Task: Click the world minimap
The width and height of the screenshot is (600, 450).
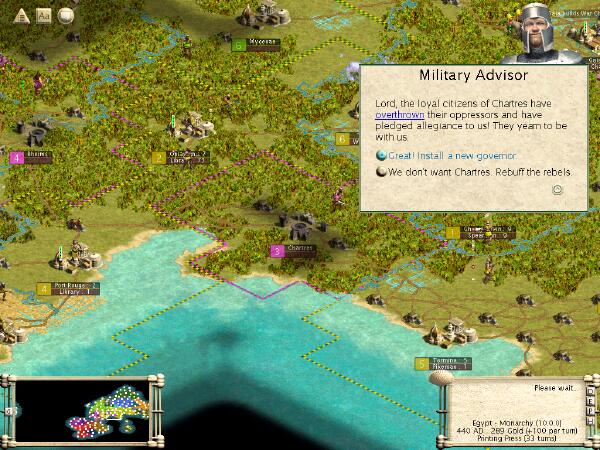Action: [x=82, y=408]
